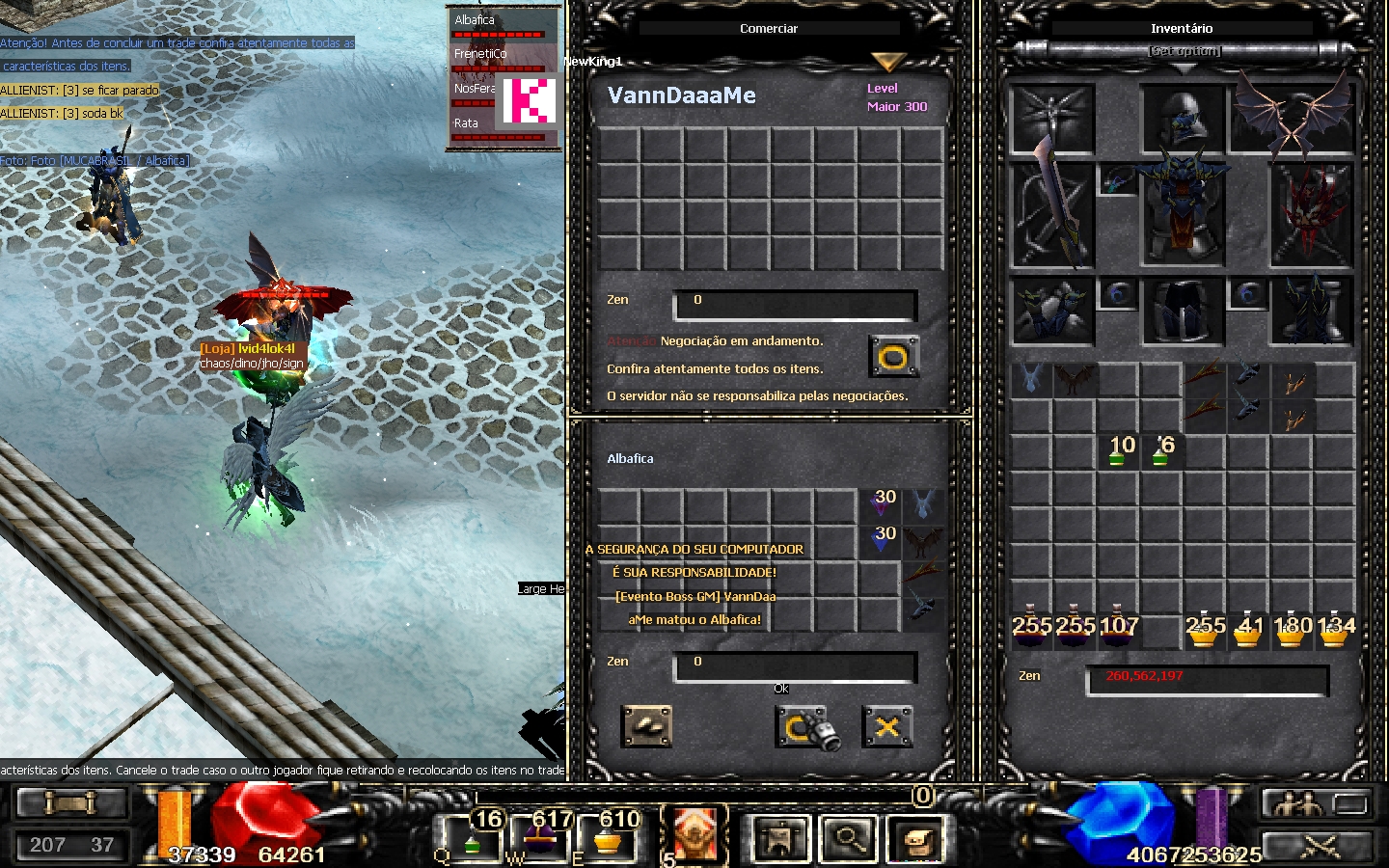Open the magnifying glass button
This screenshot has height=868, width=1389.
[849, 838]
